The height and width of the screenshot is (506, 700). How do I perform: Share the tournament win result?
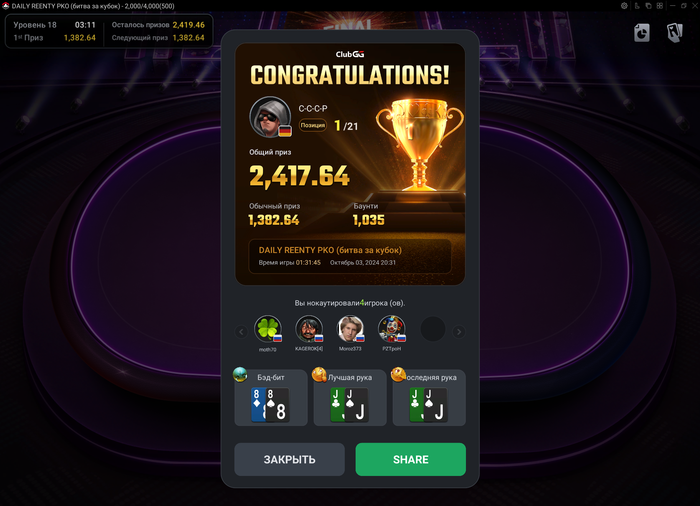coord(410,459)
